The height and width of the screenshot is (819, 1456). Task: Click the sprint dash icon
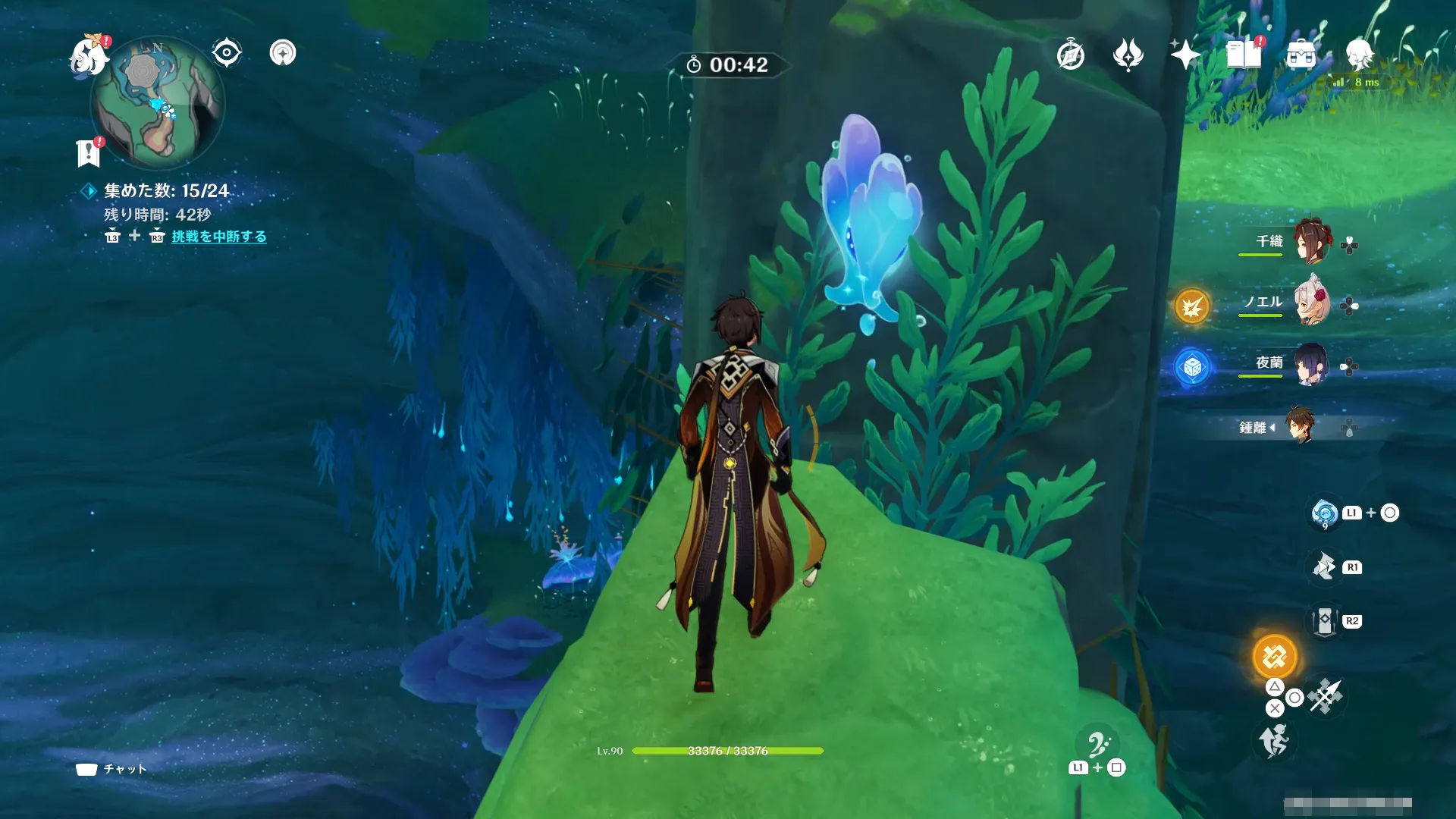pyautogui.click(x=1274, y=741)
